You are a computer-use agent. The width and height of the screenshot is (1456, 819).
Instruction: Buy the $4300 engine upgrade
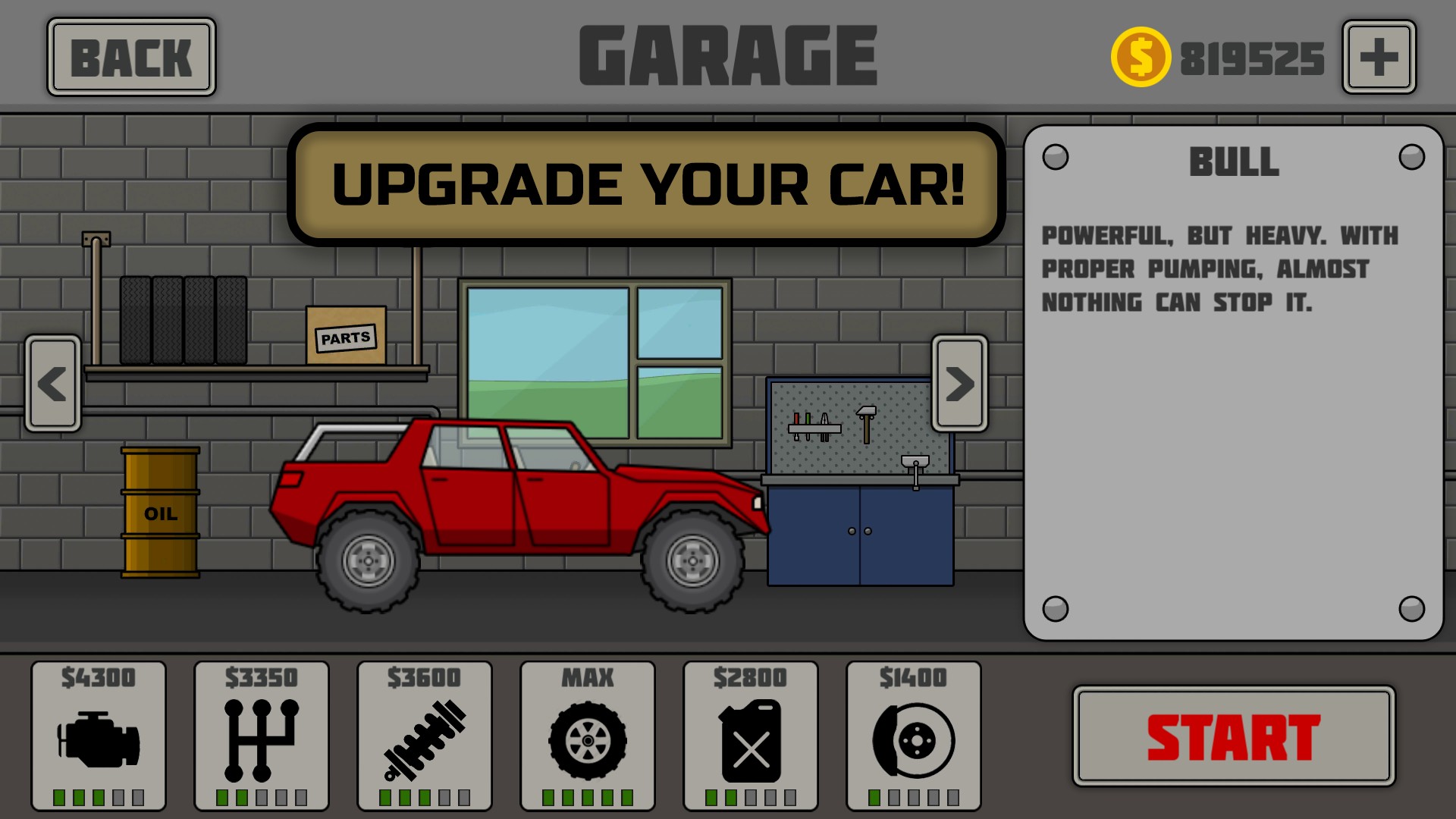click(x=99, y=736)
